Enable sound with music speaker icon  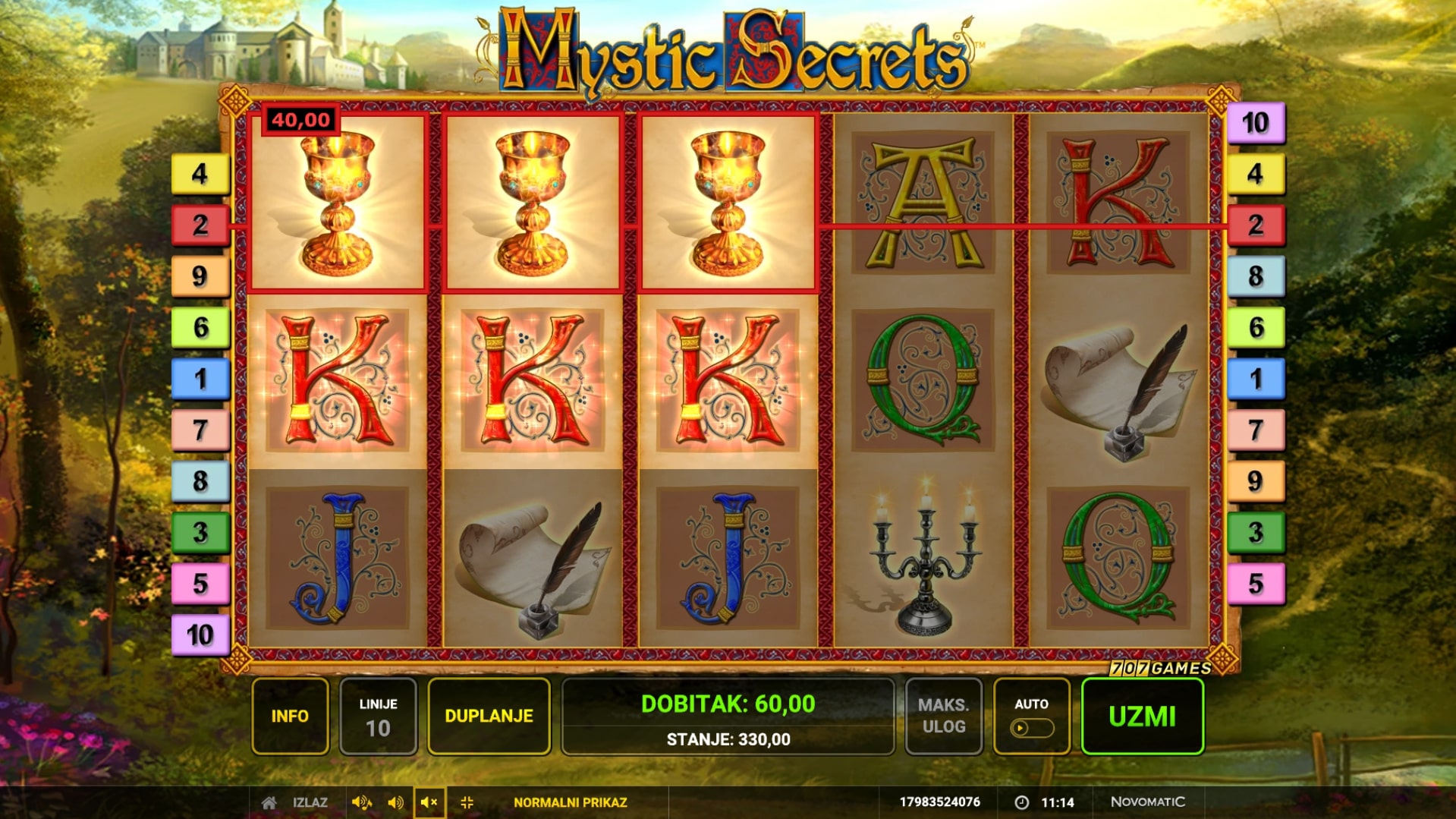point(361,802)
